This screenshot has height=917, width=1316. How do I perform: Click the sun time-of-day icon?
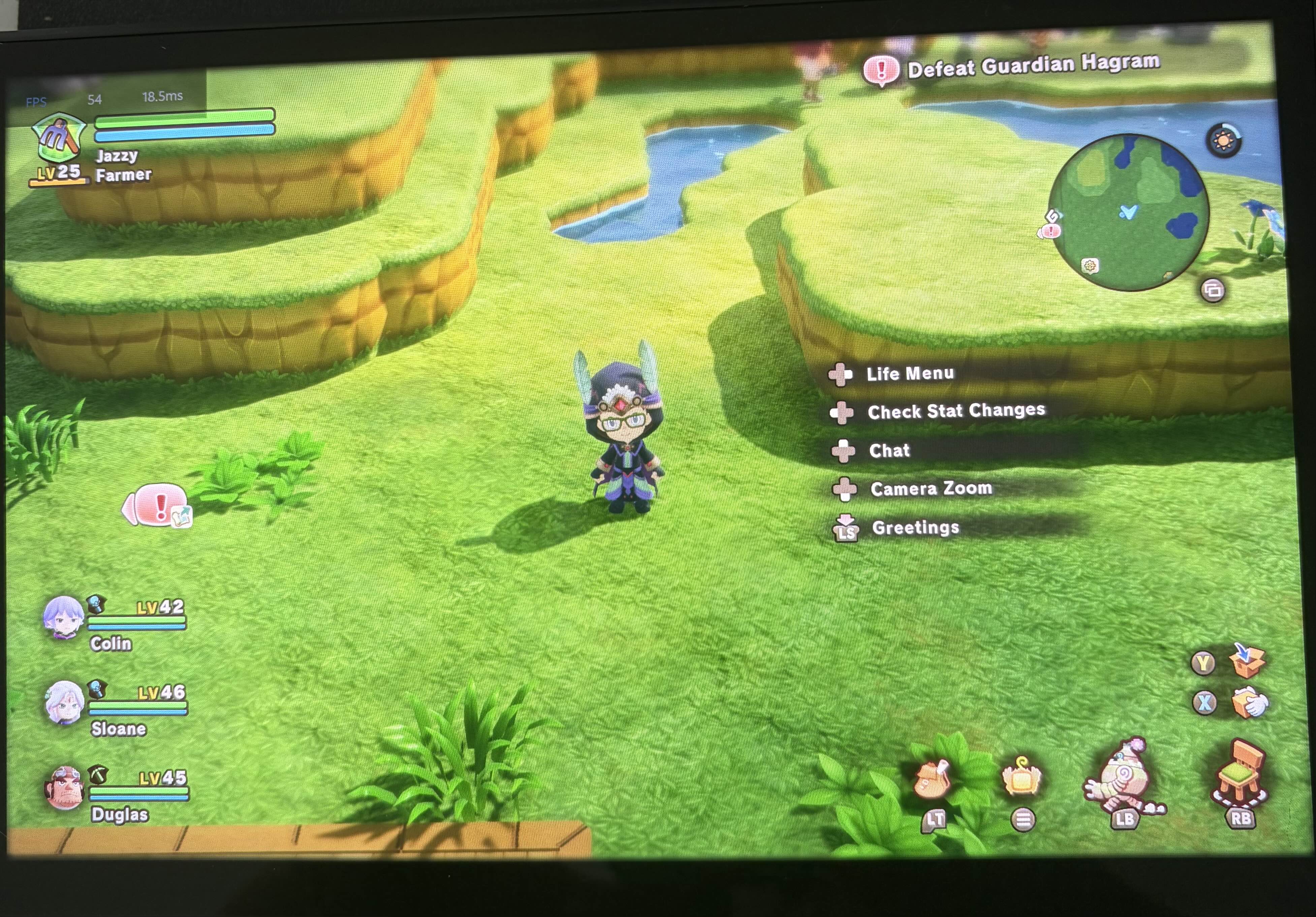click(1224, 140)
